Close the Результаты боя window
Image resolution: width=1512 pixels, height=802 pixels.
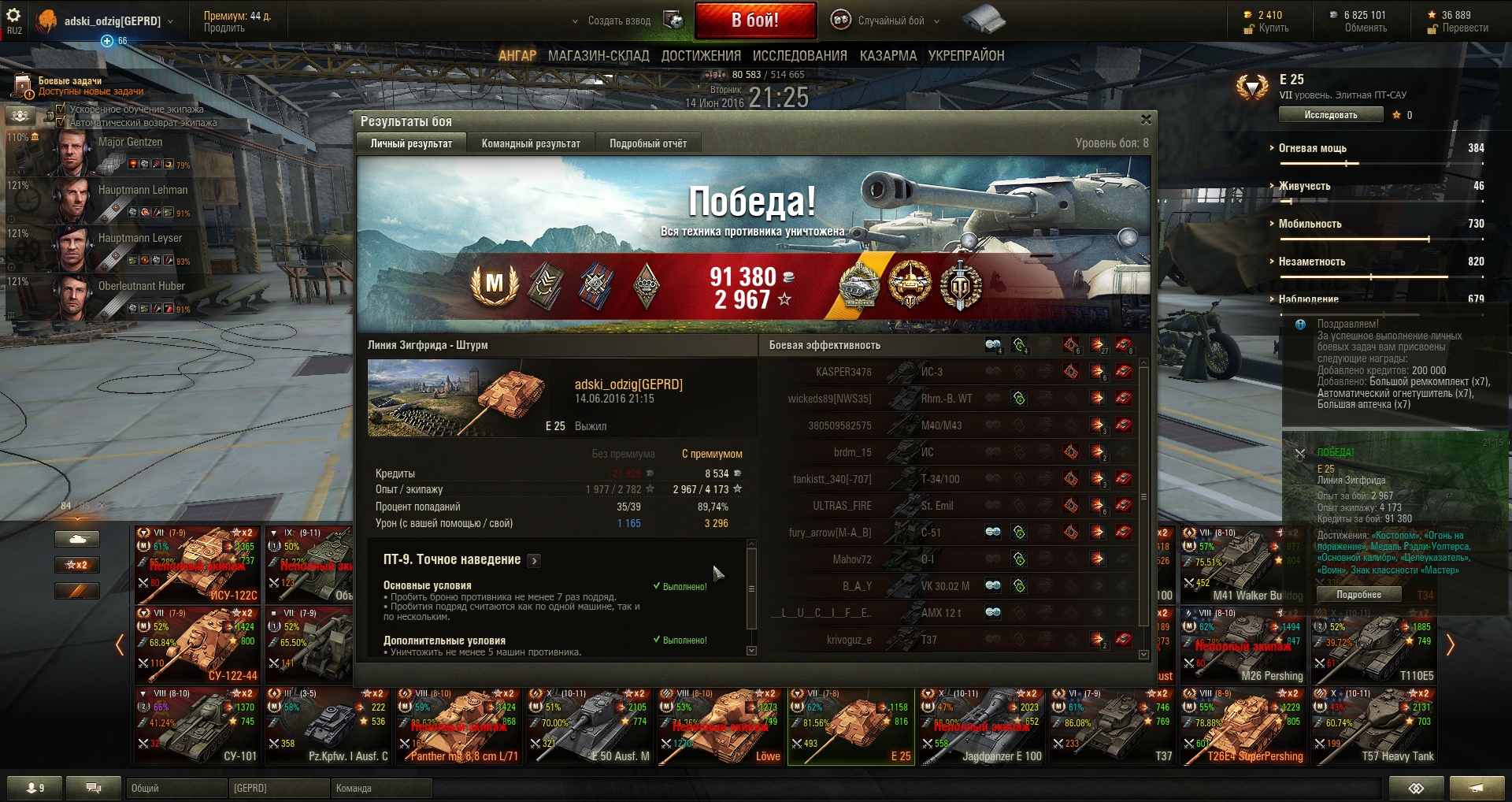[1146, 120]
